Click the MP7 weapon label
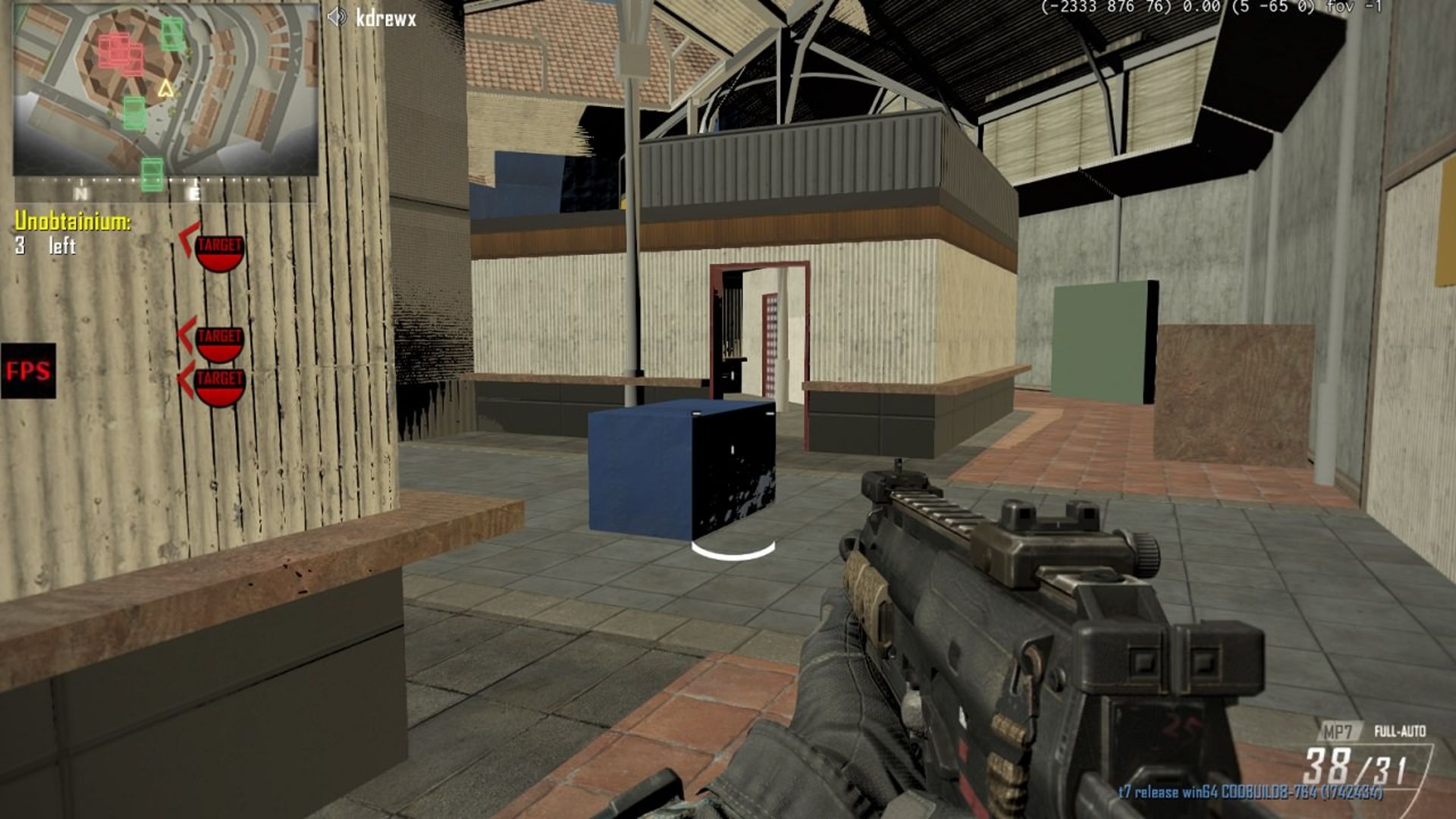Screen dimensions: 1456x819 (1338, 731)
